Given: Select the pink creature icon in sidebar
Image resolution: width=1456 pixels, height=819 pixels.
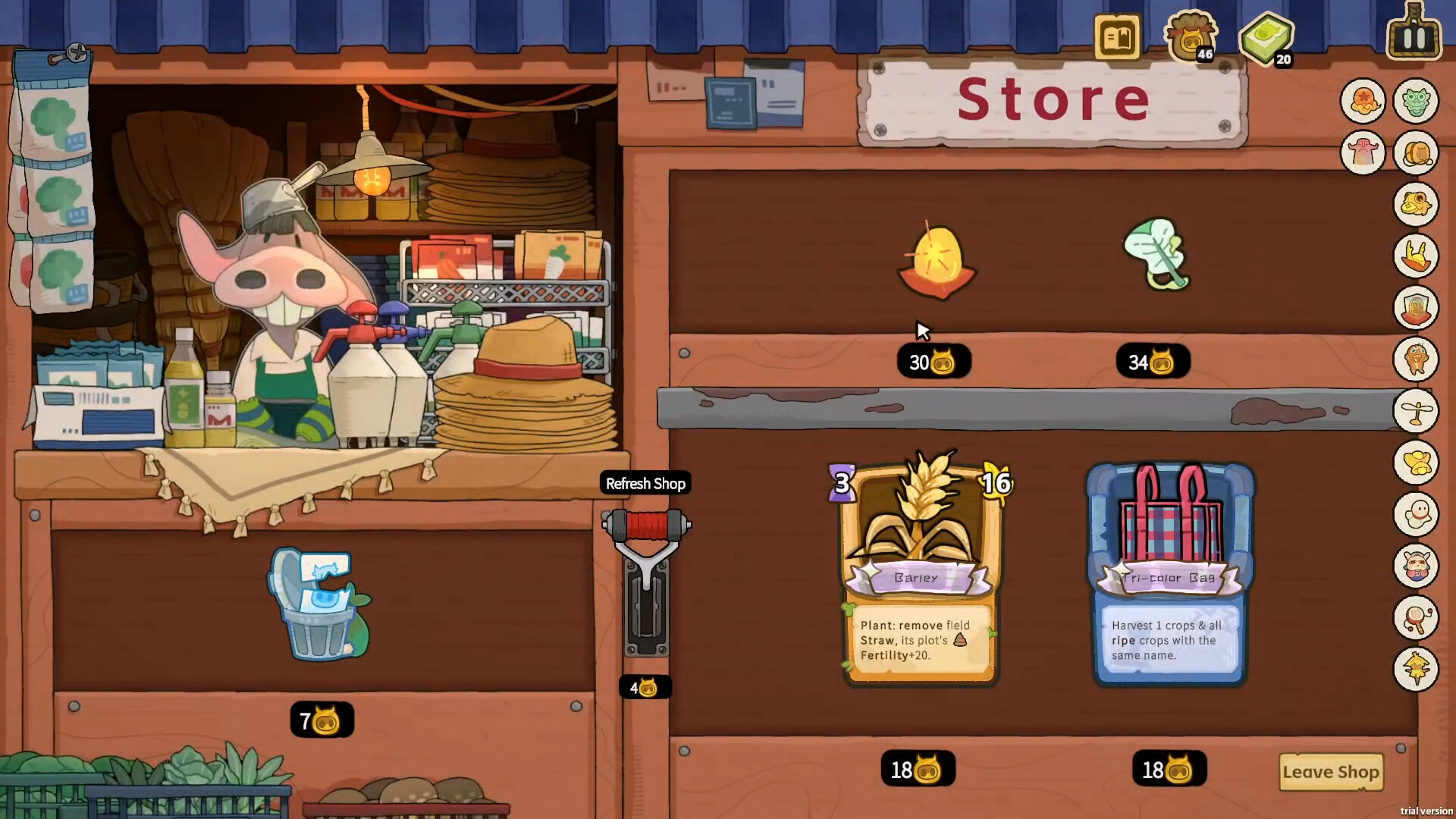Looking at the screenshot, I should 1363,152.
